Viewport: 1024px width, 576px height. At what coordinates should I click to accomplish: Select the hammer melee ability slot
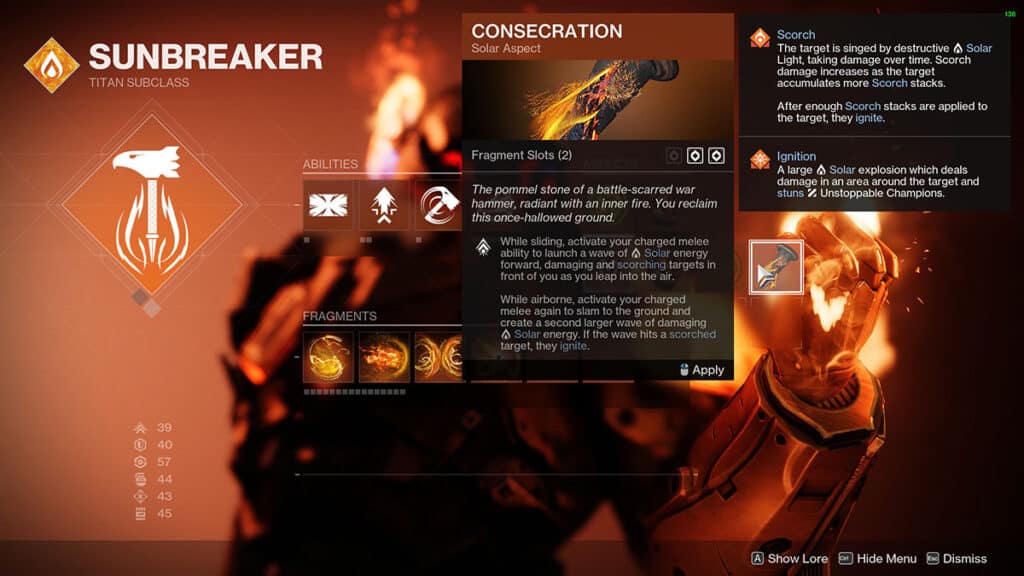(438, 205)
